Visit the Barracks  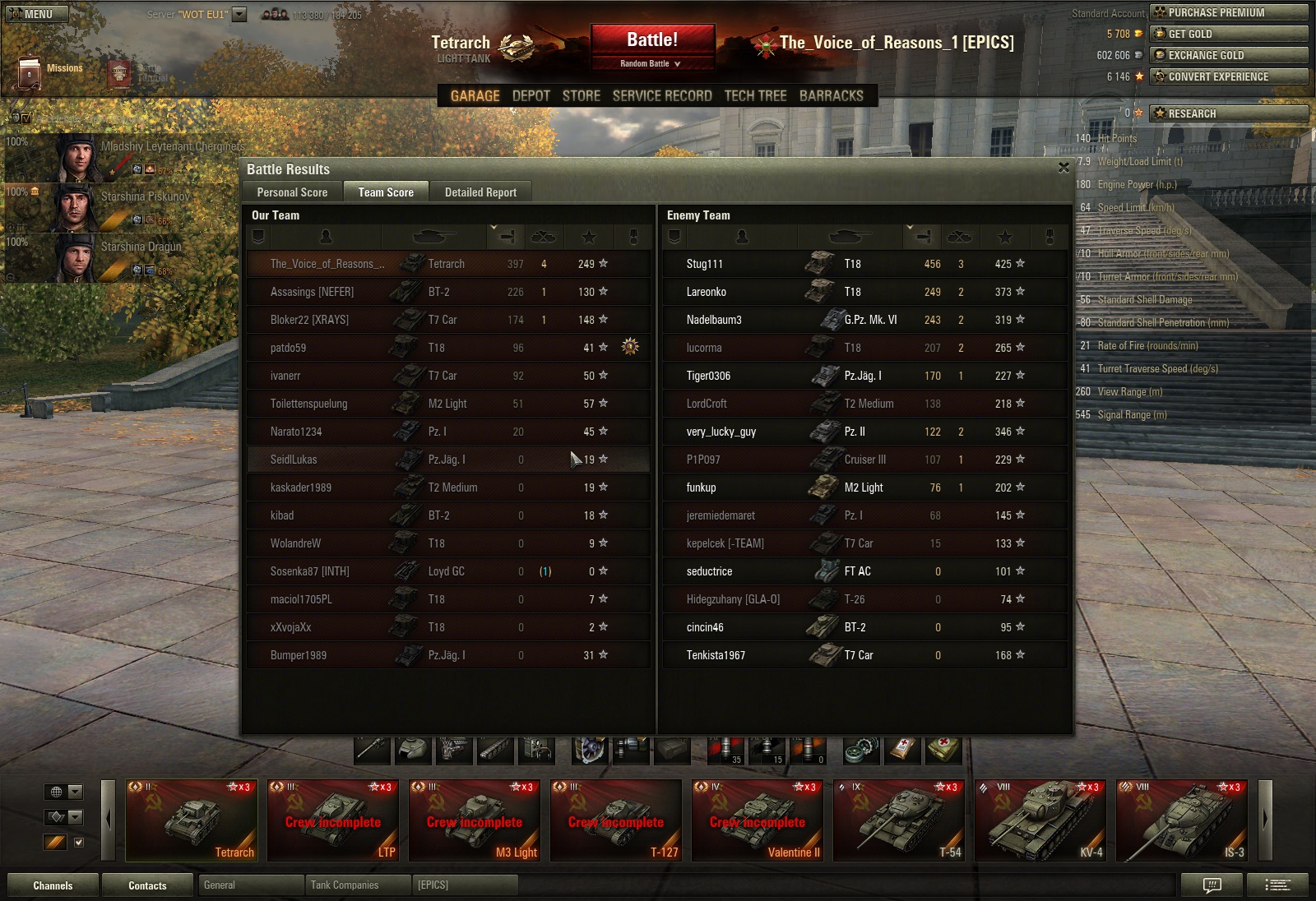[x=831, y=95]
